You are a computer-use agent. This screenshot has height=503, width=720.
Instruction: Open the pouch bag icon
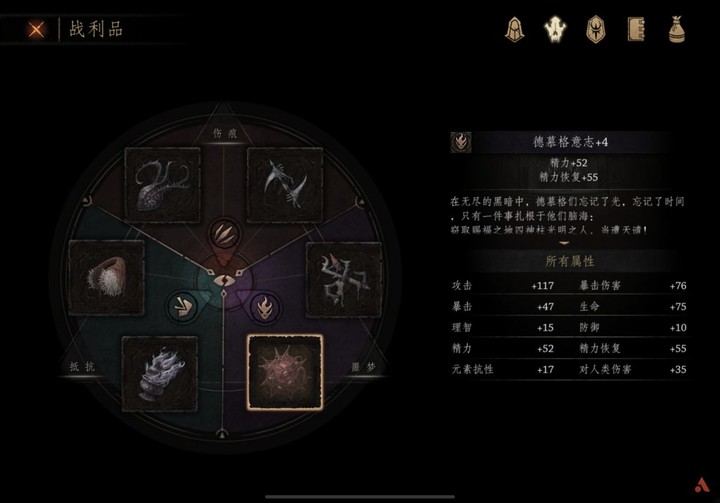click(676, 29)
